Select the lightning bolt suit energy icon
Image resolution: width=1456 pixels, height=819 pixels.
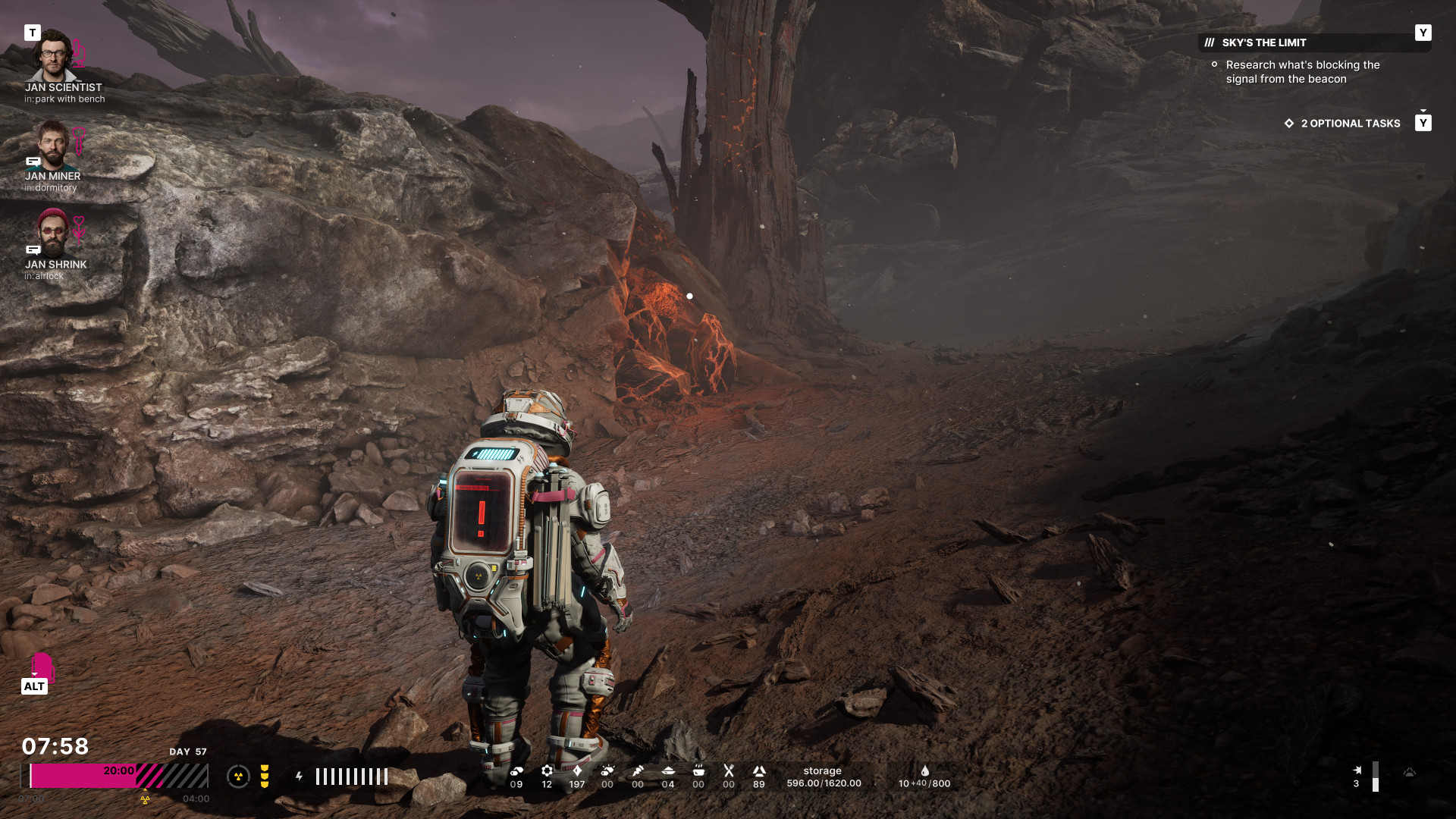coord(300,777)
